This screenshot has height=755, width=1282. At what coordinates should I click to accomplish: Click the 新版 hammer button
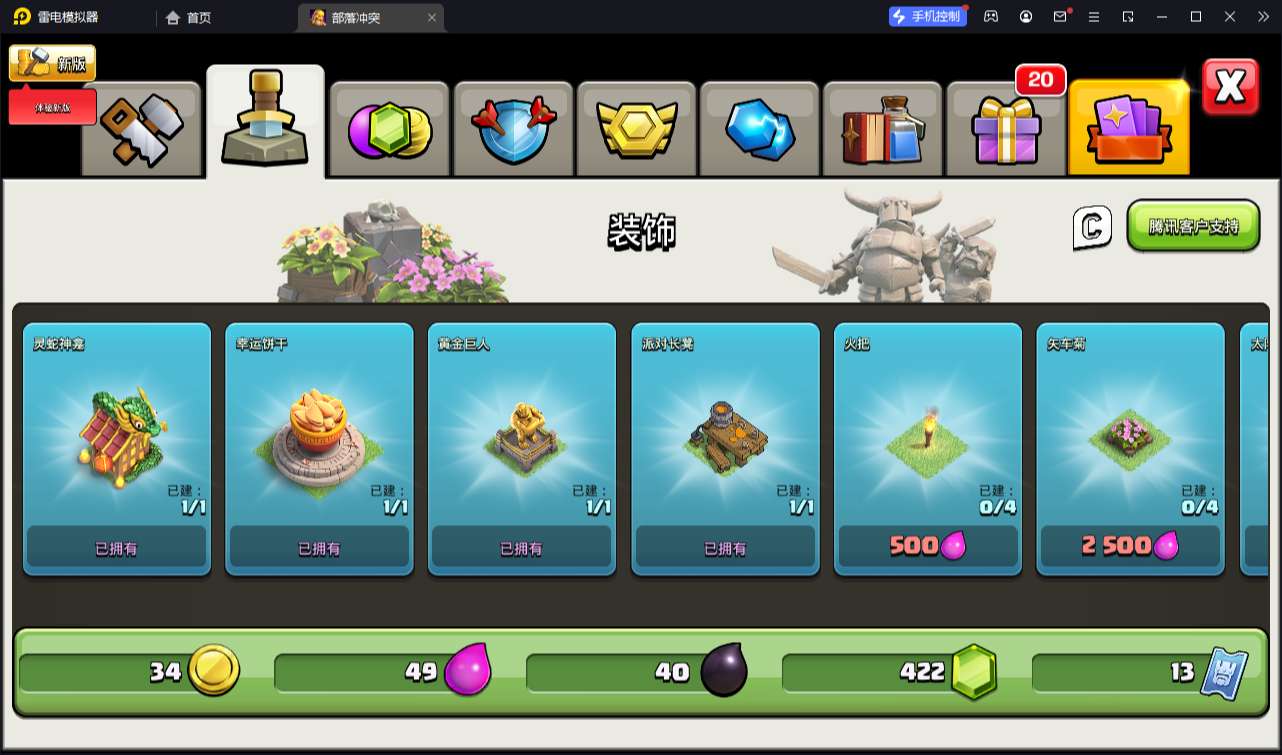53,64
